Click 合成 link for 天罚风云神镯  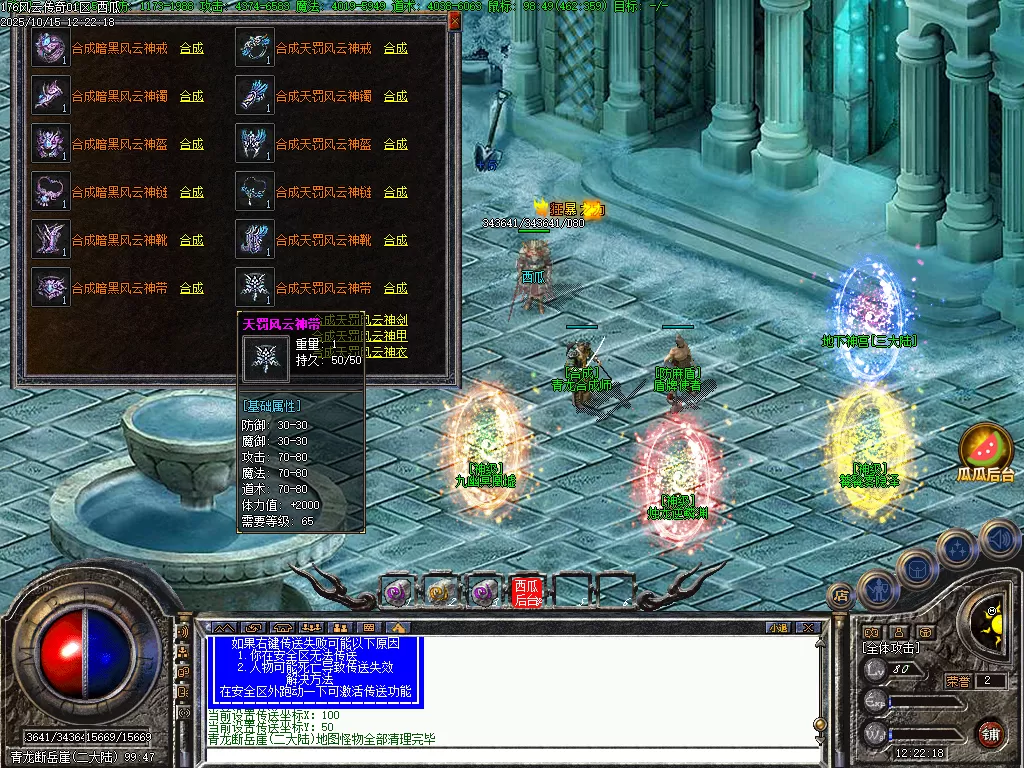tap(395, 96)
